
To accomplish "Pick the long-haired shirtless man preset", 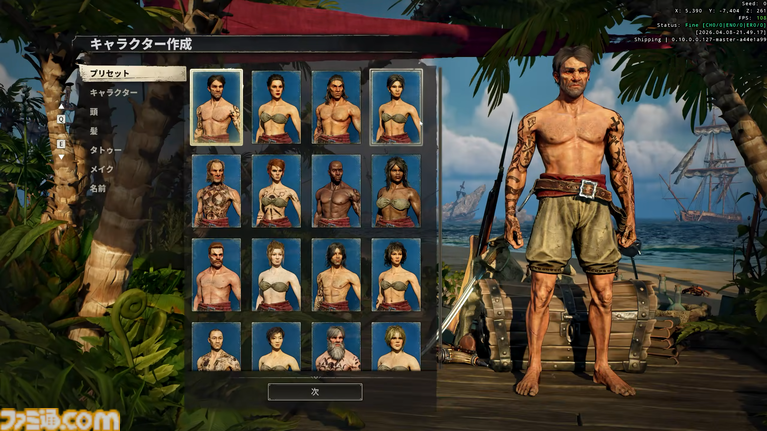I will [x=336, y=107].
